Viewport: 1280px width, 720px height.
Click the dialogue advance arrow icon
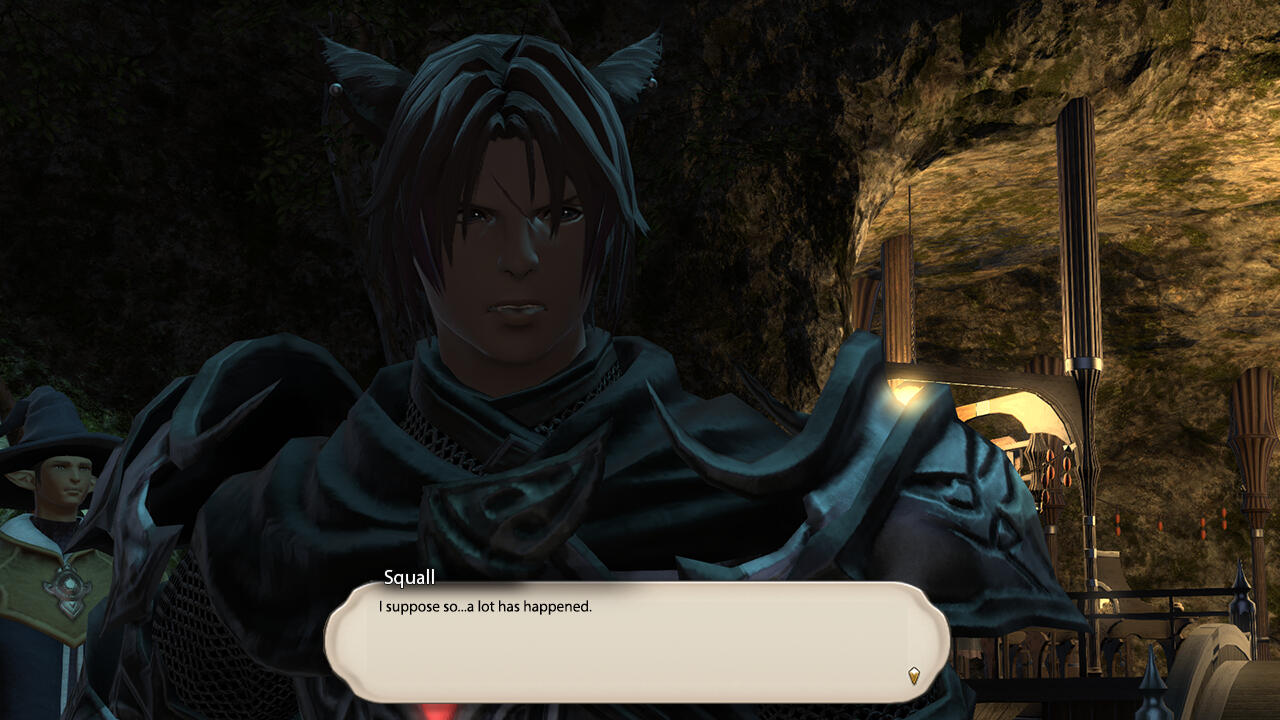[914, 675]
